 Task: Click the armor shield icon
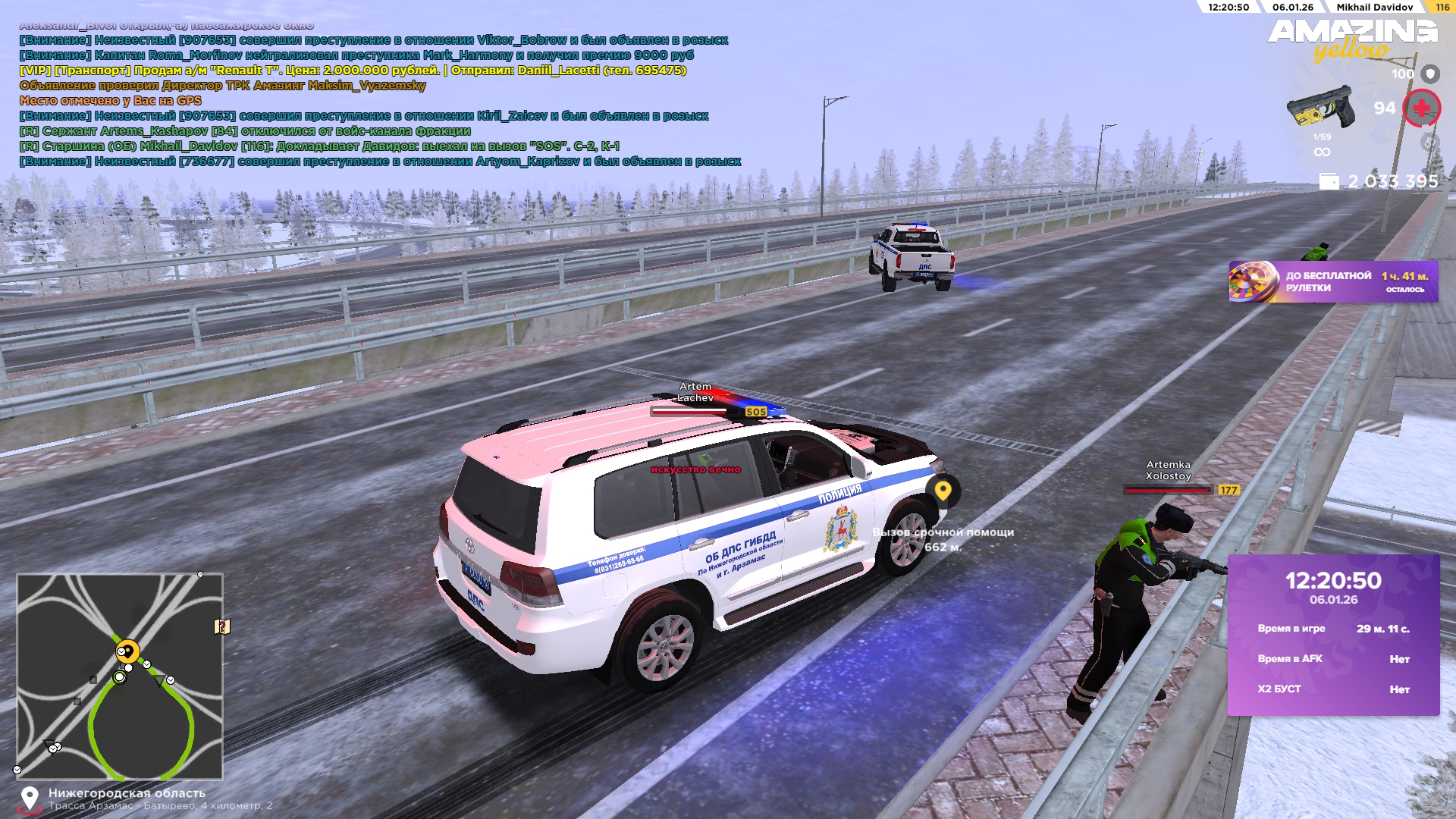coord(1430,74)
